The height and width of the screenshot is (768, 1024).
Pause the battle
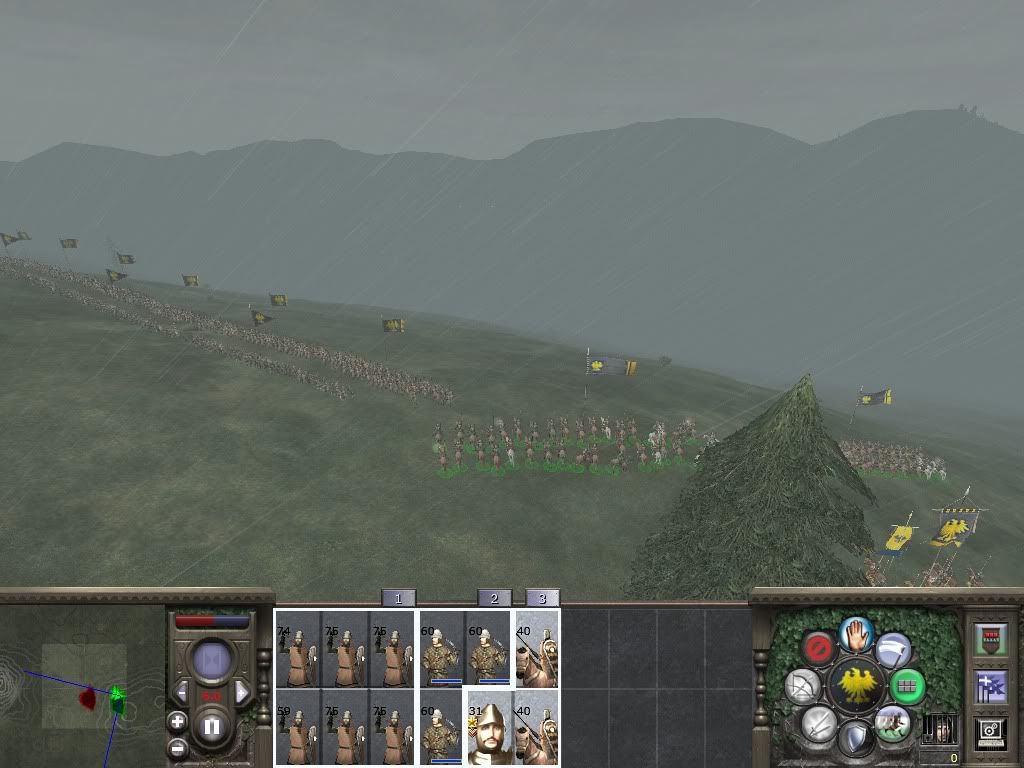click(x=212, y=726)
